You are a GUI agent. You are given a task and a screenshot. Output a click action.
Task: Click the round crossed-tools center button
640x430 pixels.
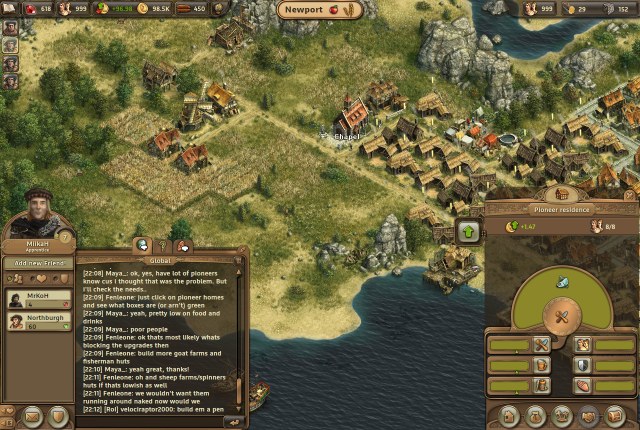pyautogui.click(x=562, y=317)
